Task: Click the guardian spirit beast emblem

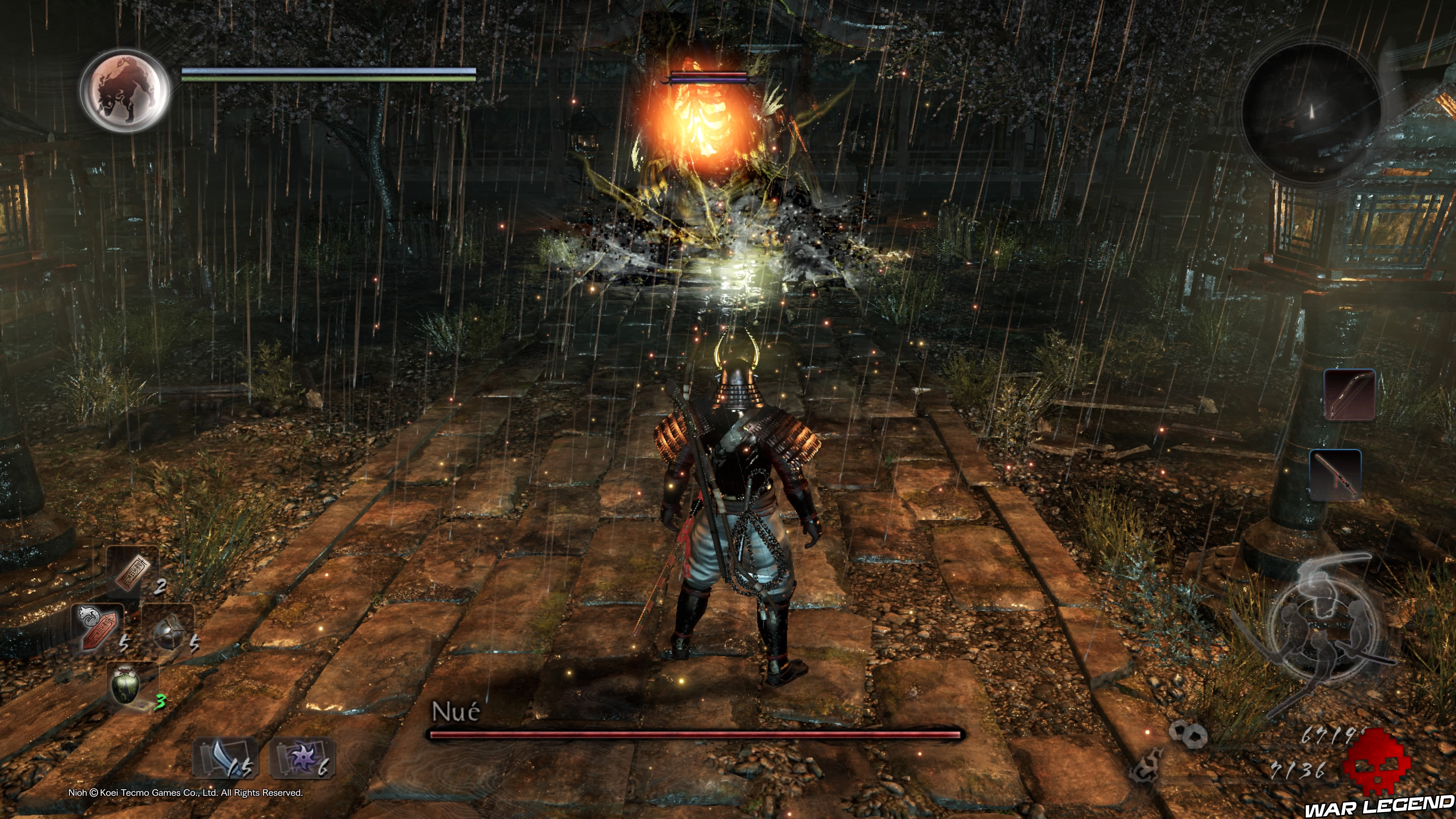Action: [x=125, y=91]
